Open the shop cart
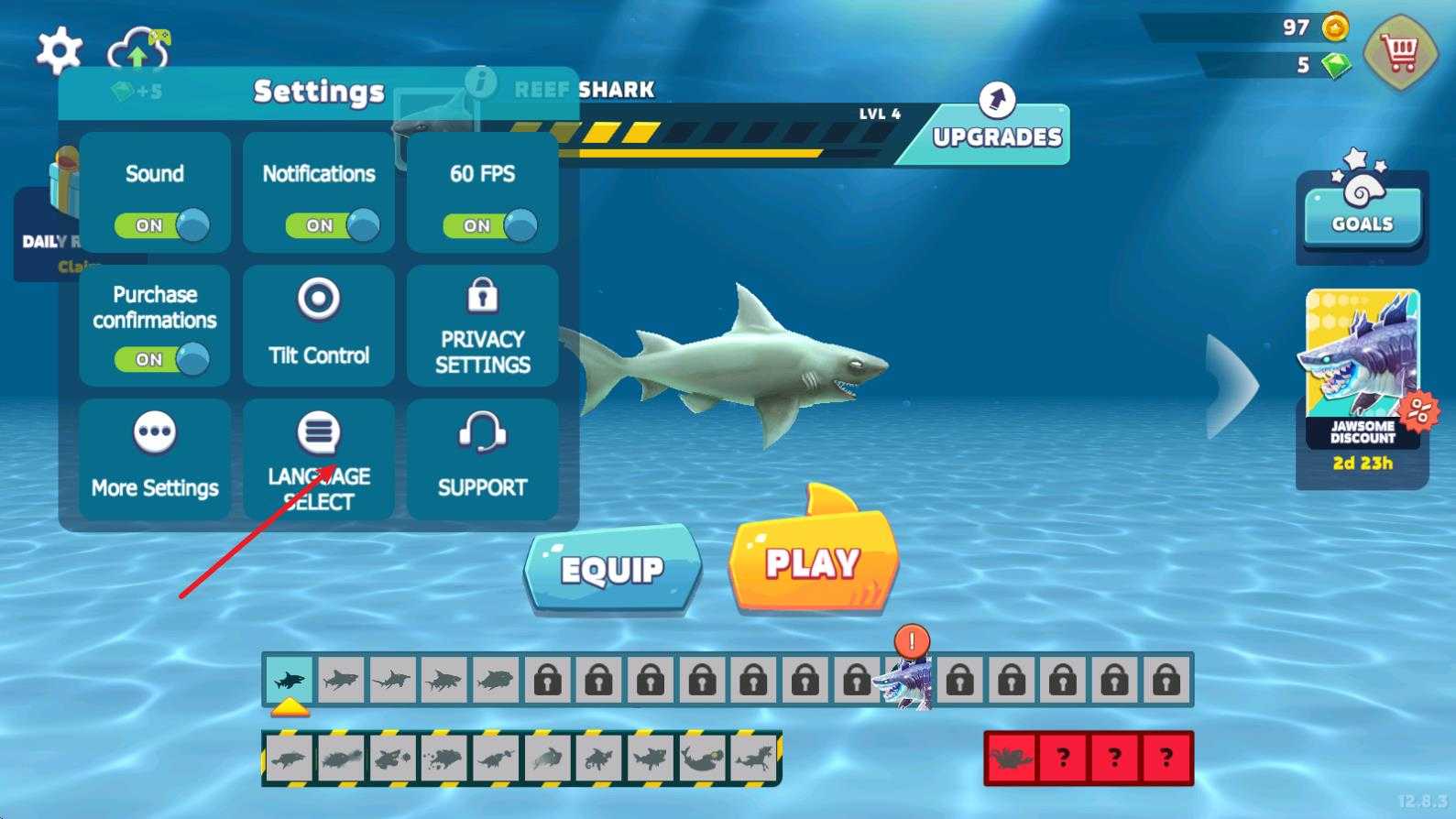1456x819 pixels. 1397,54
